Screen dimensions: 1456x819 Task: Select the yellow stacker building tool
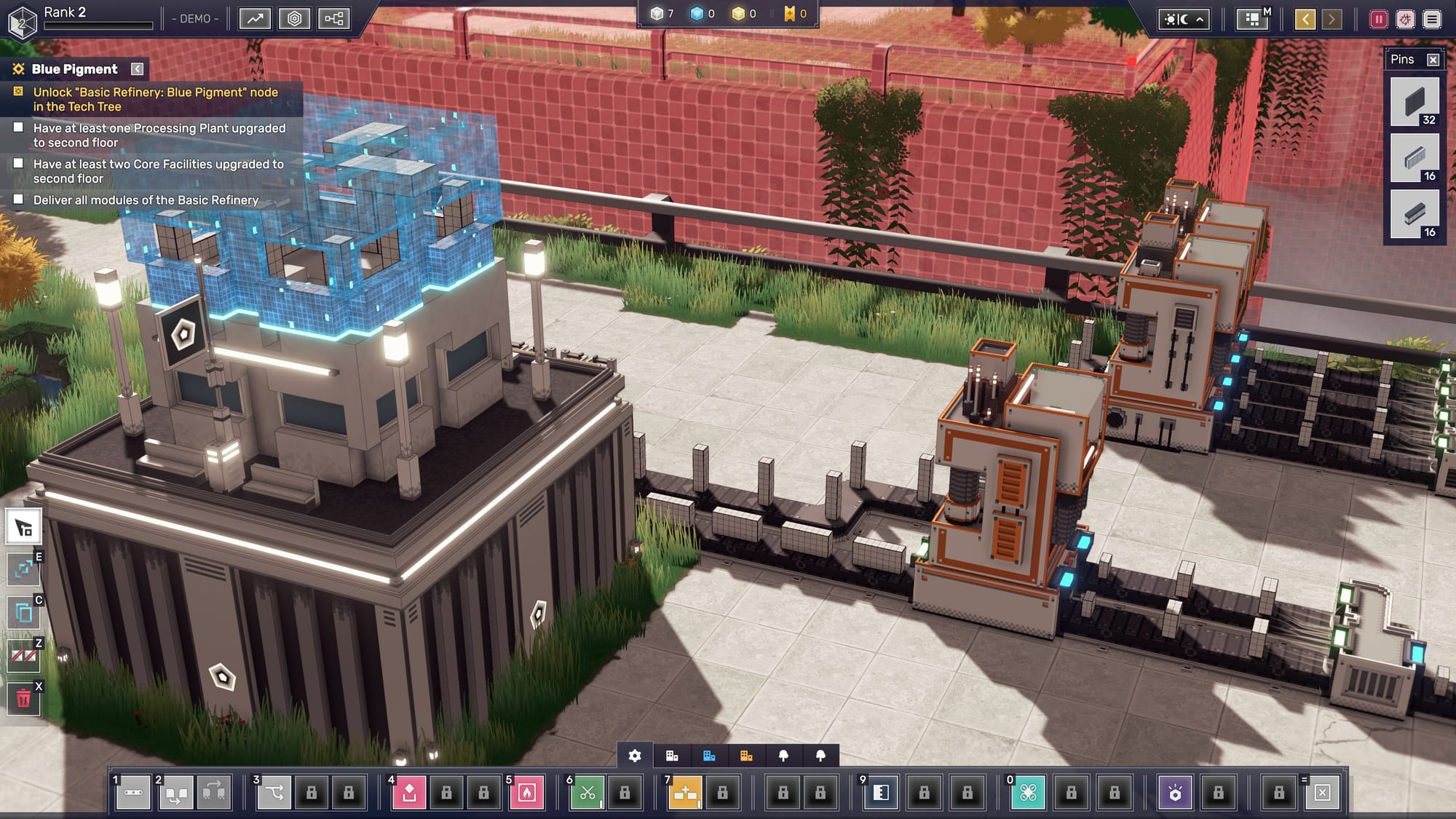tap(685, 792)
